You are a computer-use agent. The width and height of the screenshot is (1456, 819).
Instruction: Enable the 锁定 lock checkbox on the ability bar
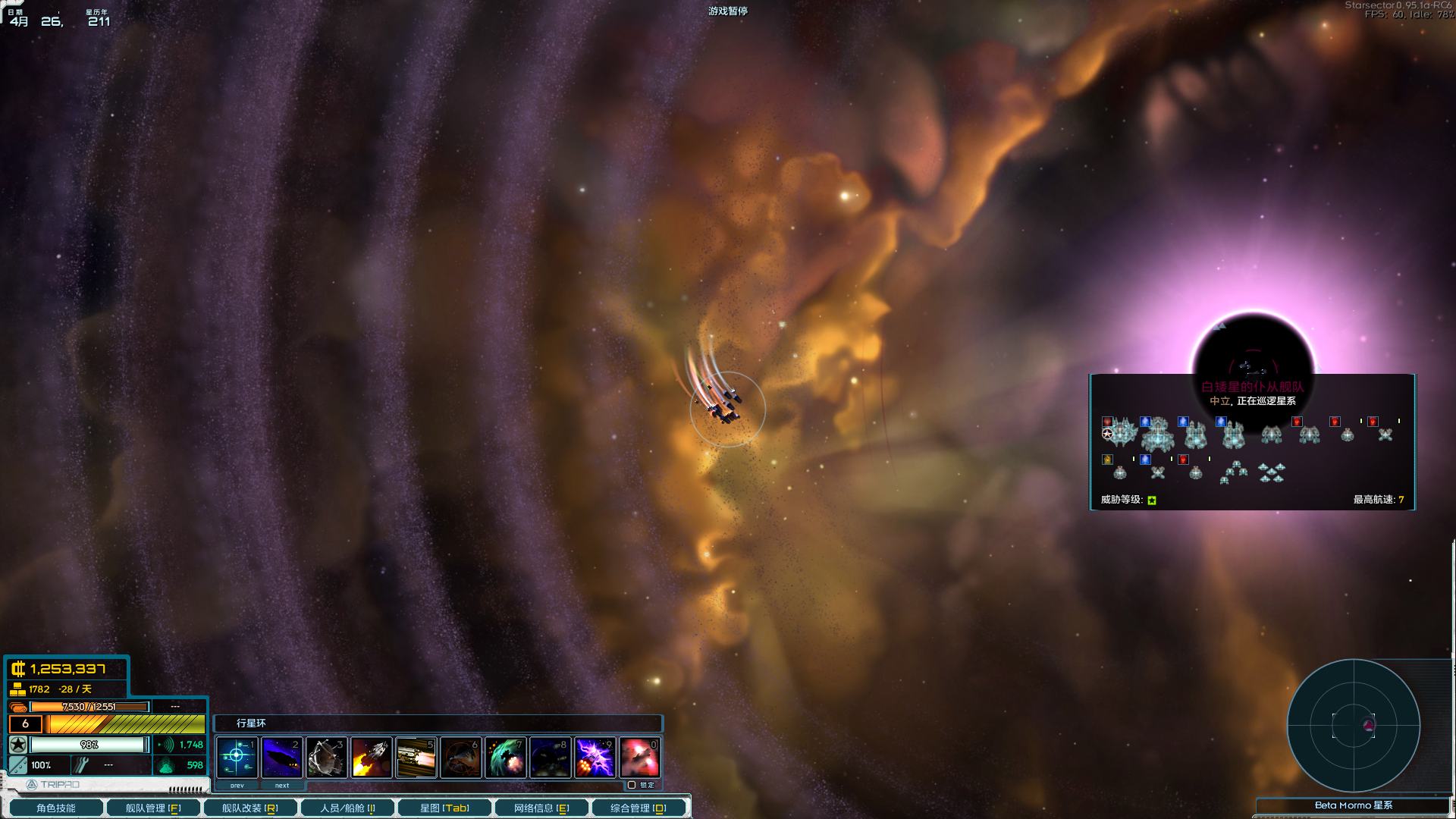point(632,785)
